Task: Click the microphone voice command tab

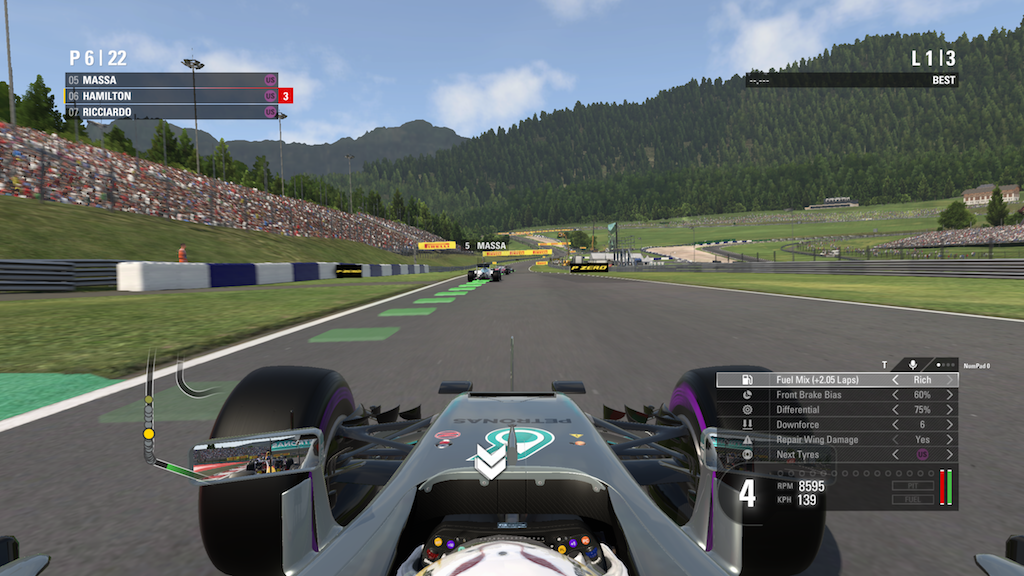Action: pos(913,365)
